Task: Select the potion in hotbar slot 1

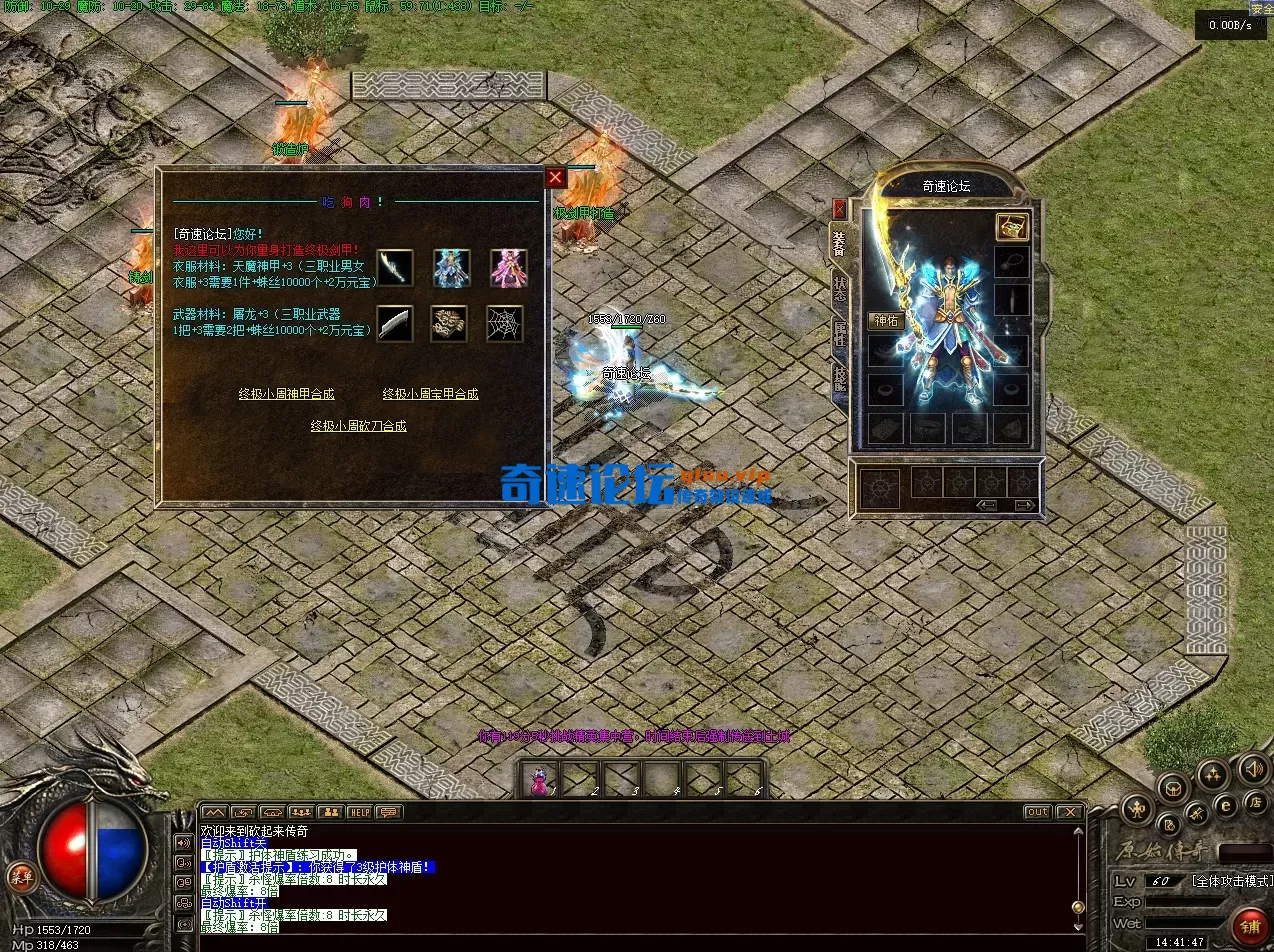Action: pos(541,779)
